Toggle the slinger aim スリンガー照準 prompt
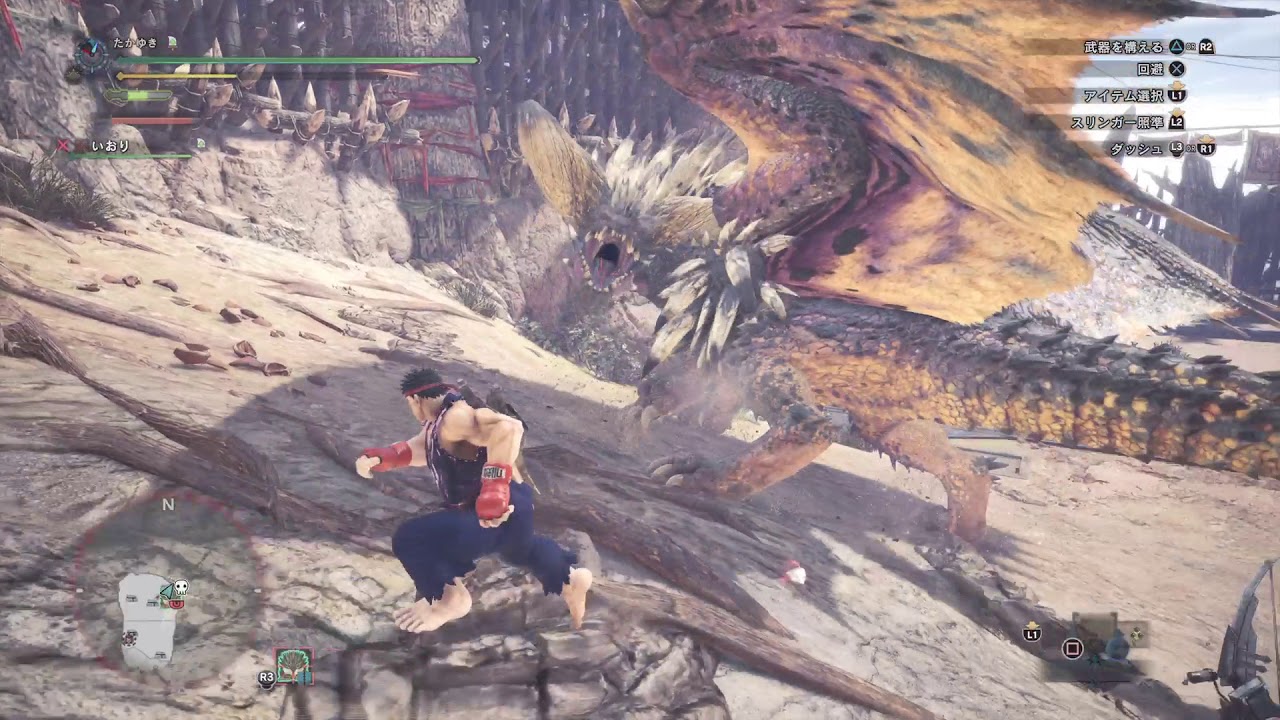 (1118, 121)
